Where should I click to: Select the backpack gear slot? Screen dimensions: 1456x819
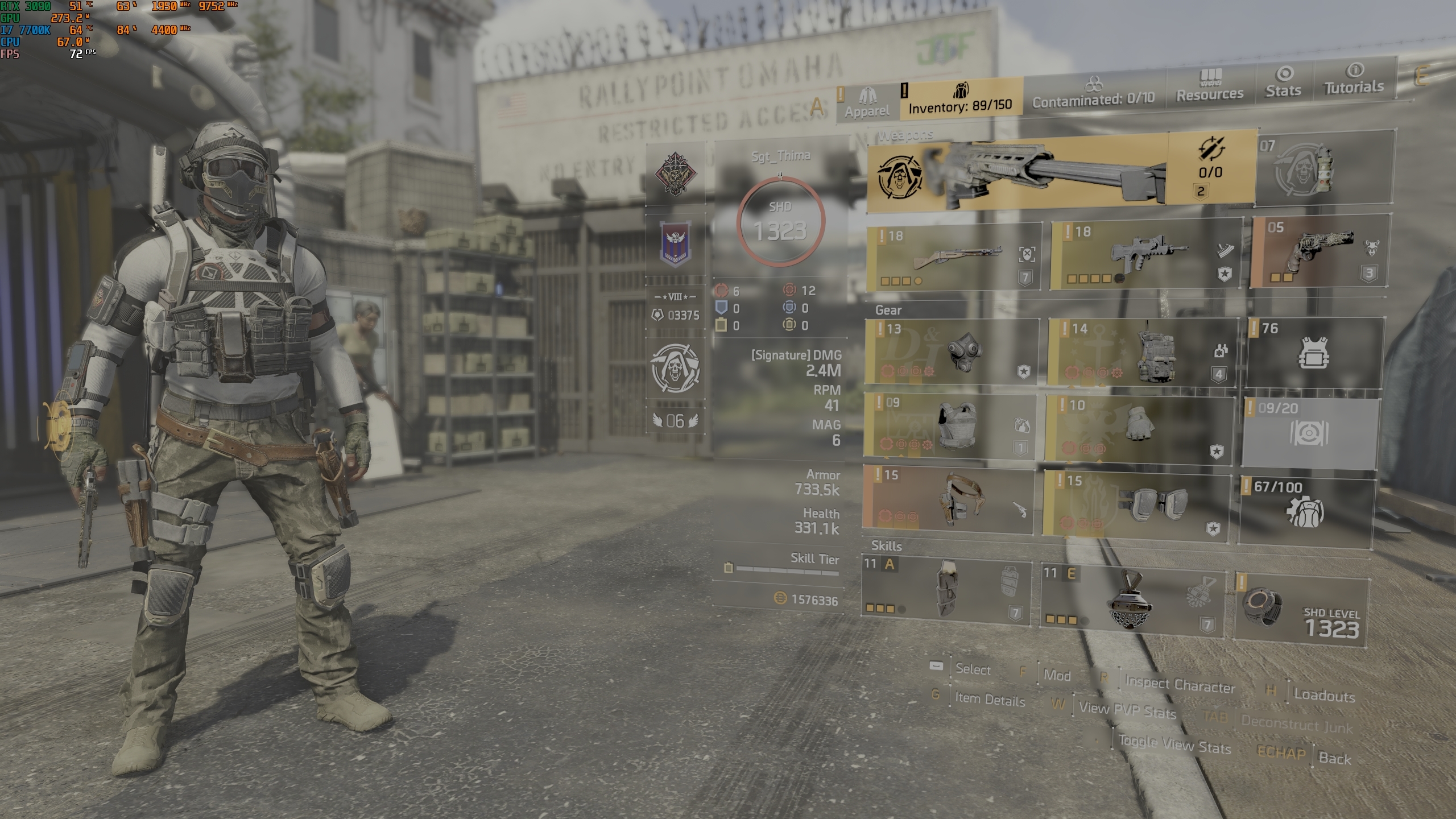coord(1142,353)
